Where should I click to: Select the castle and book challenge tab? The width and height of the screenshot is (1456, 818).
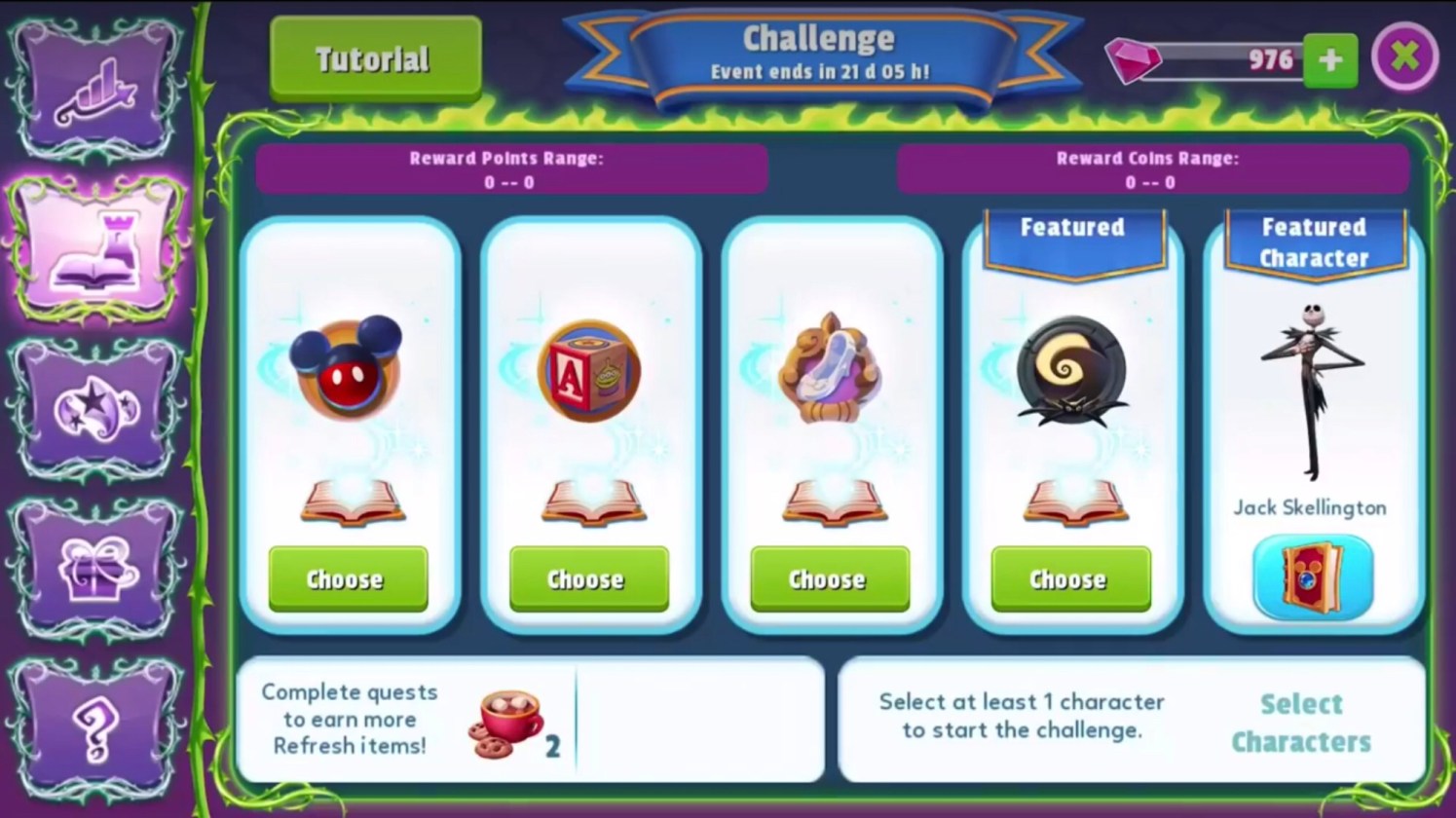point(95,249)
